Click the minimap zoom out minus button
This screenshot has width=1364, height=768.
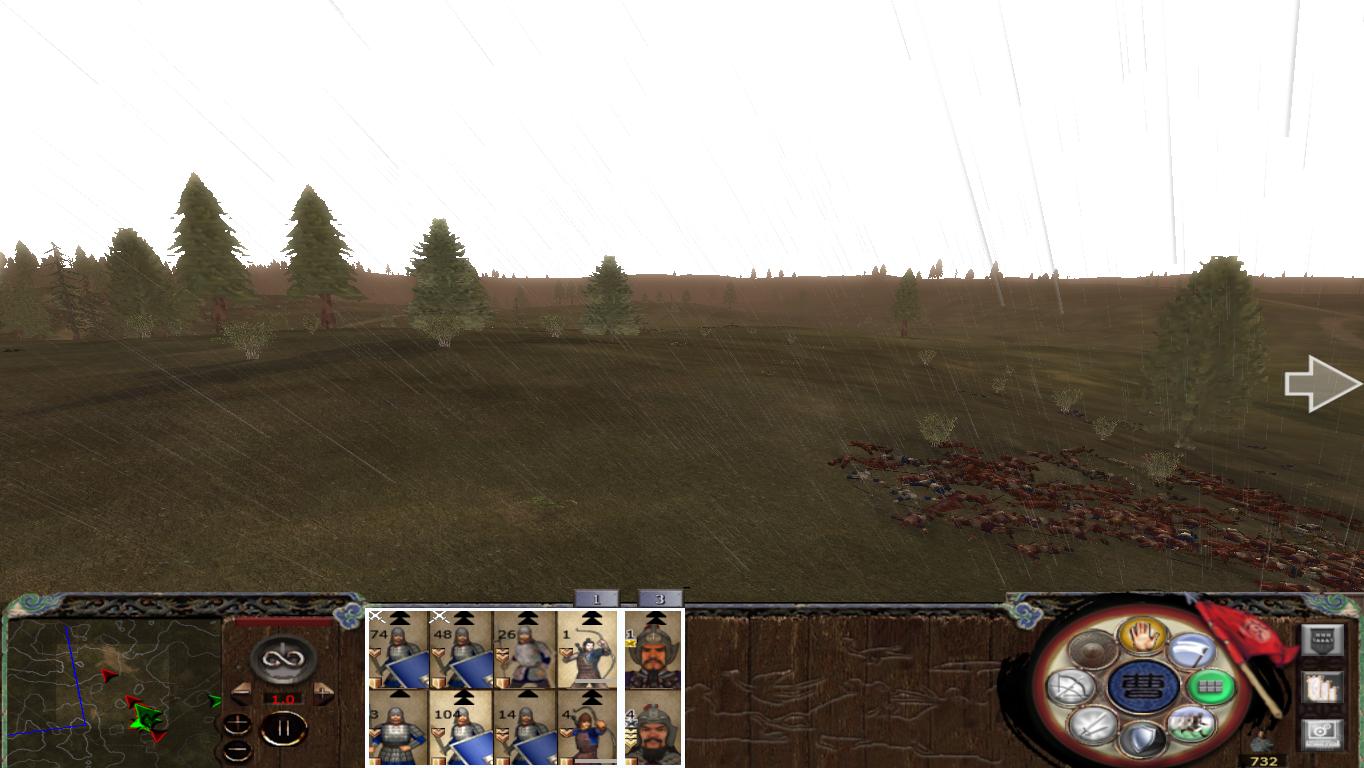pyautogui.click(x=237, y=749)
